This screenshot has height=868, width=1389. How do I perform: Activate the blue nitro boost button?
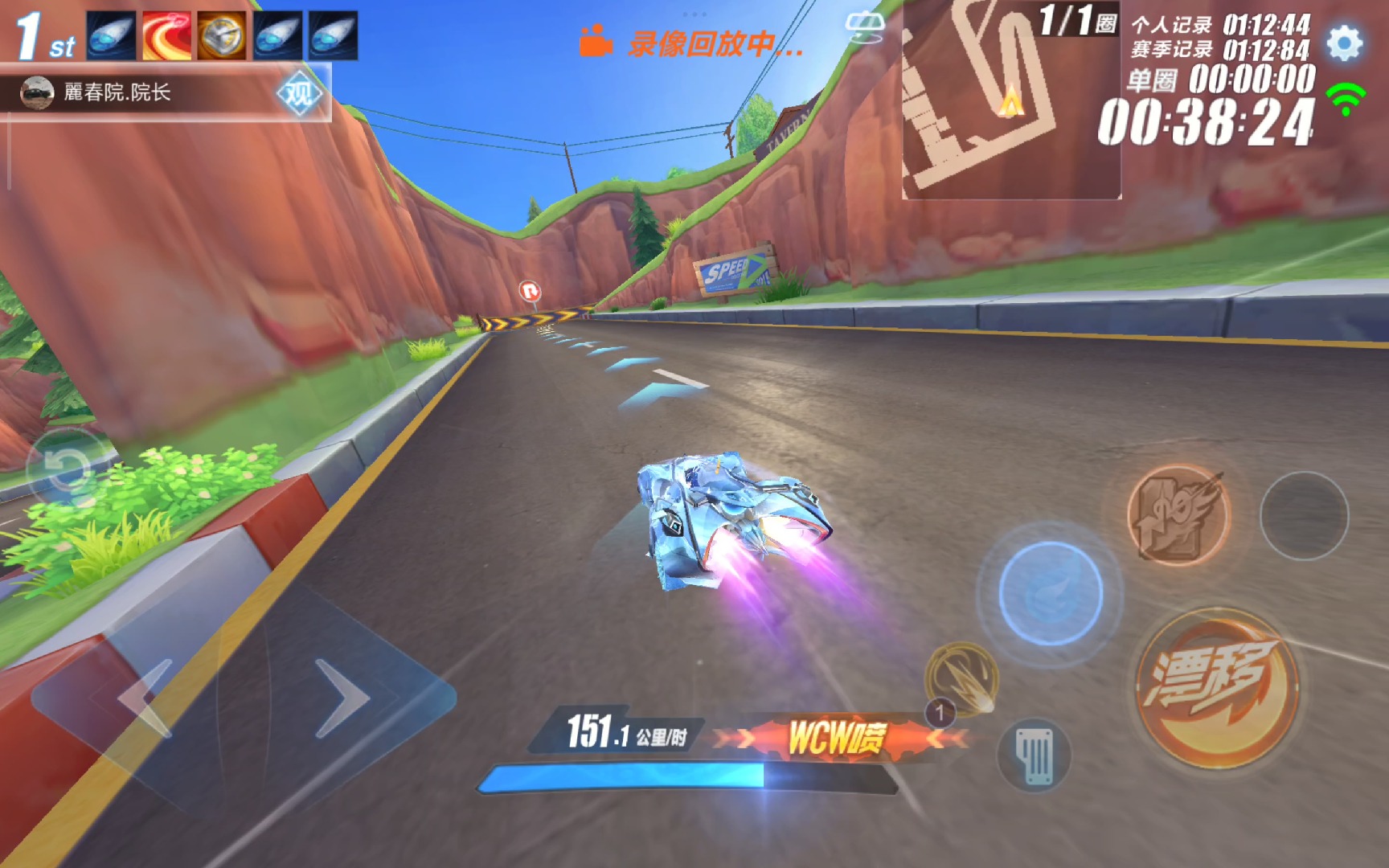coord(1051,593)
